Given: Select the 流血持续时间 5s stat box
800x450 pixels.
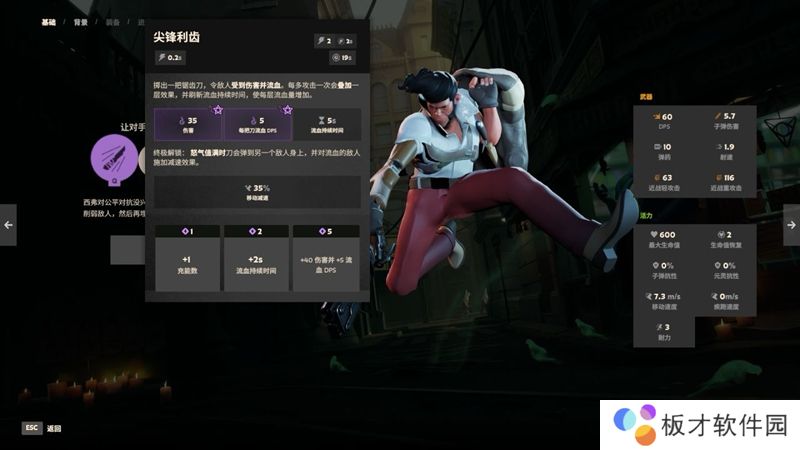Looking at the screenshot, I should pyautogui.click(x=325, y=124).
